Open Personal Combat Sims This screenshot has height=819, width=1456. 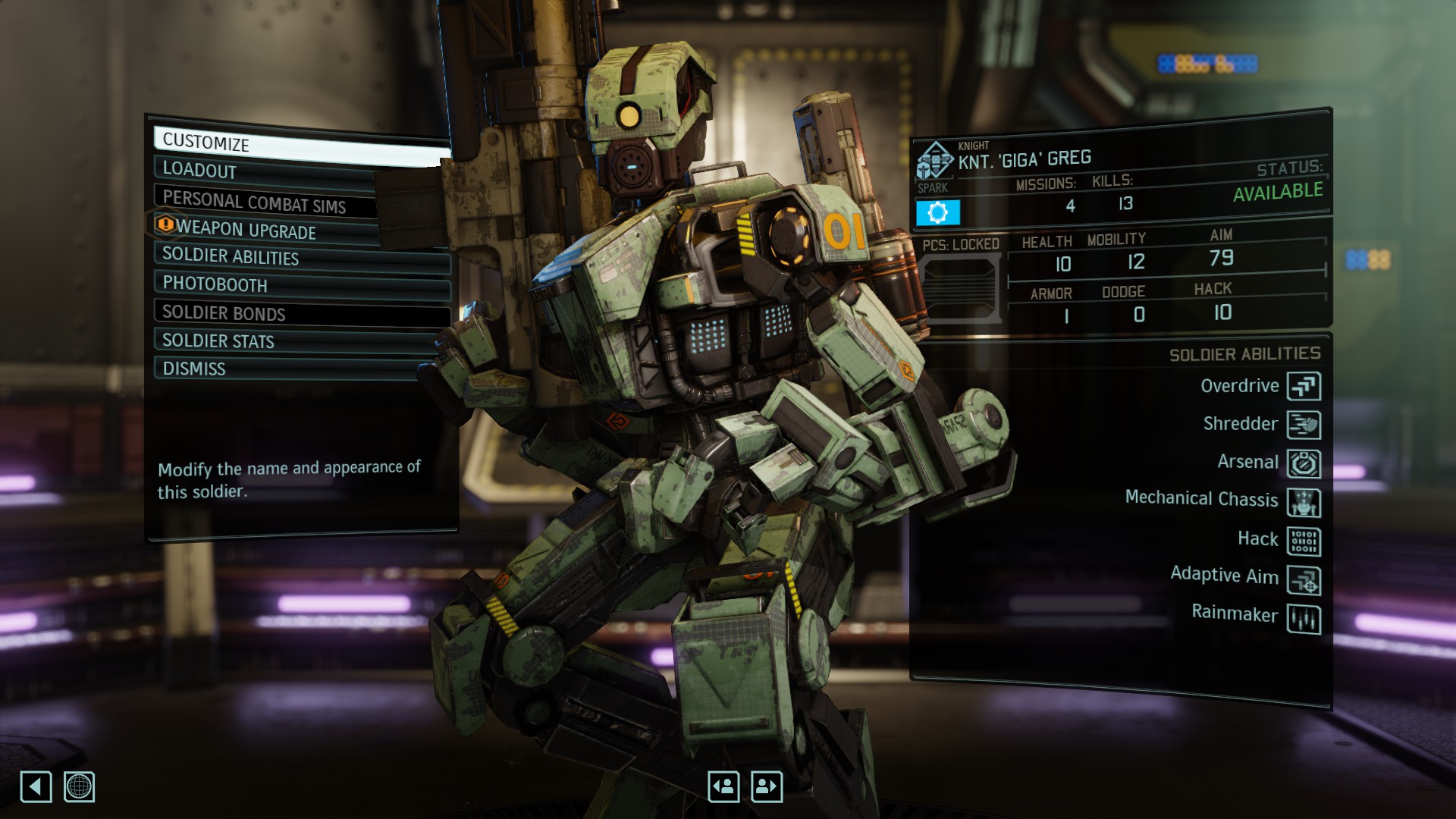click(x=265, y=202)
